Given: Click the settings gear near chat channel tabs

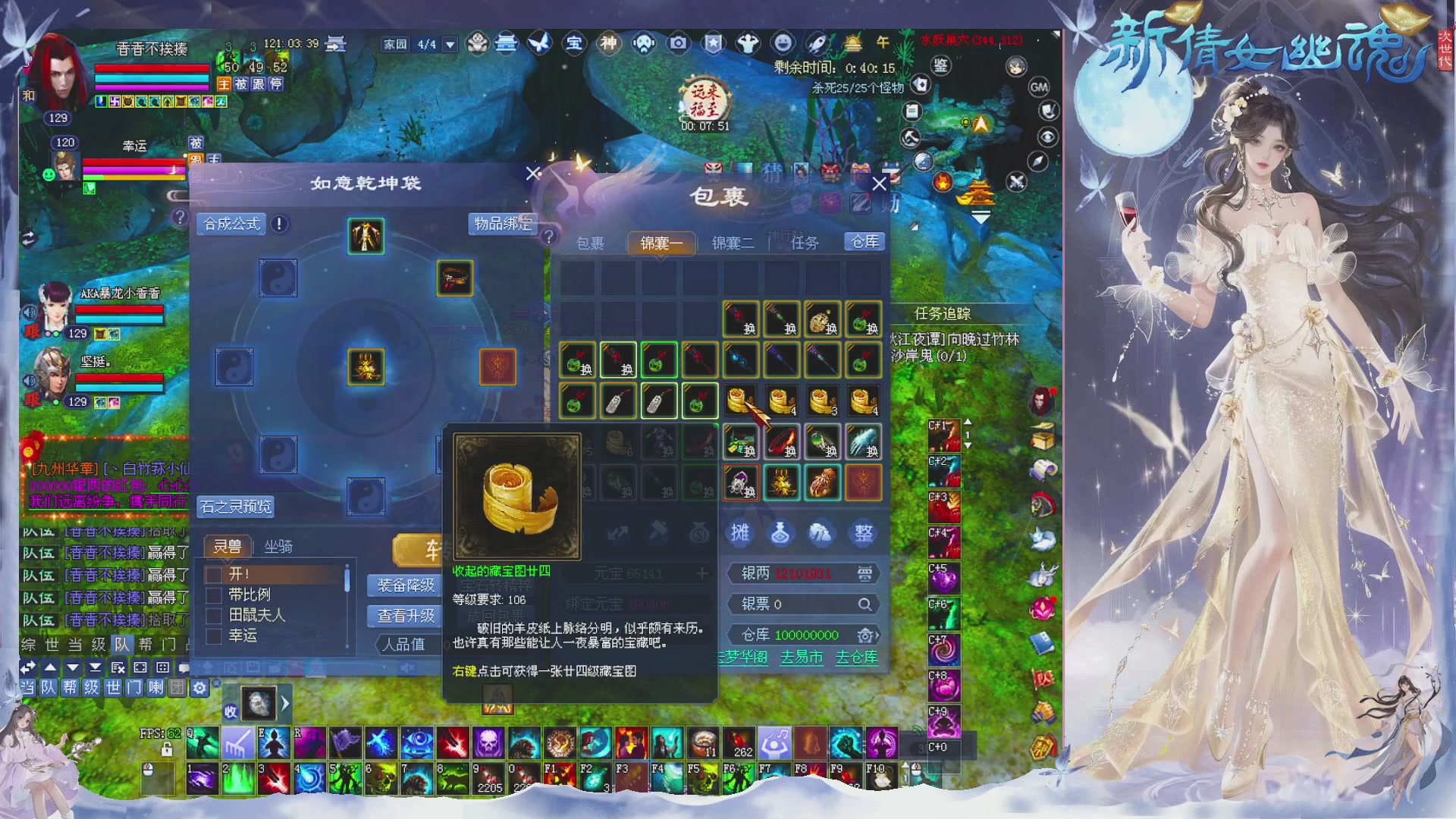Looking at the screenshot, I should 198,689.
